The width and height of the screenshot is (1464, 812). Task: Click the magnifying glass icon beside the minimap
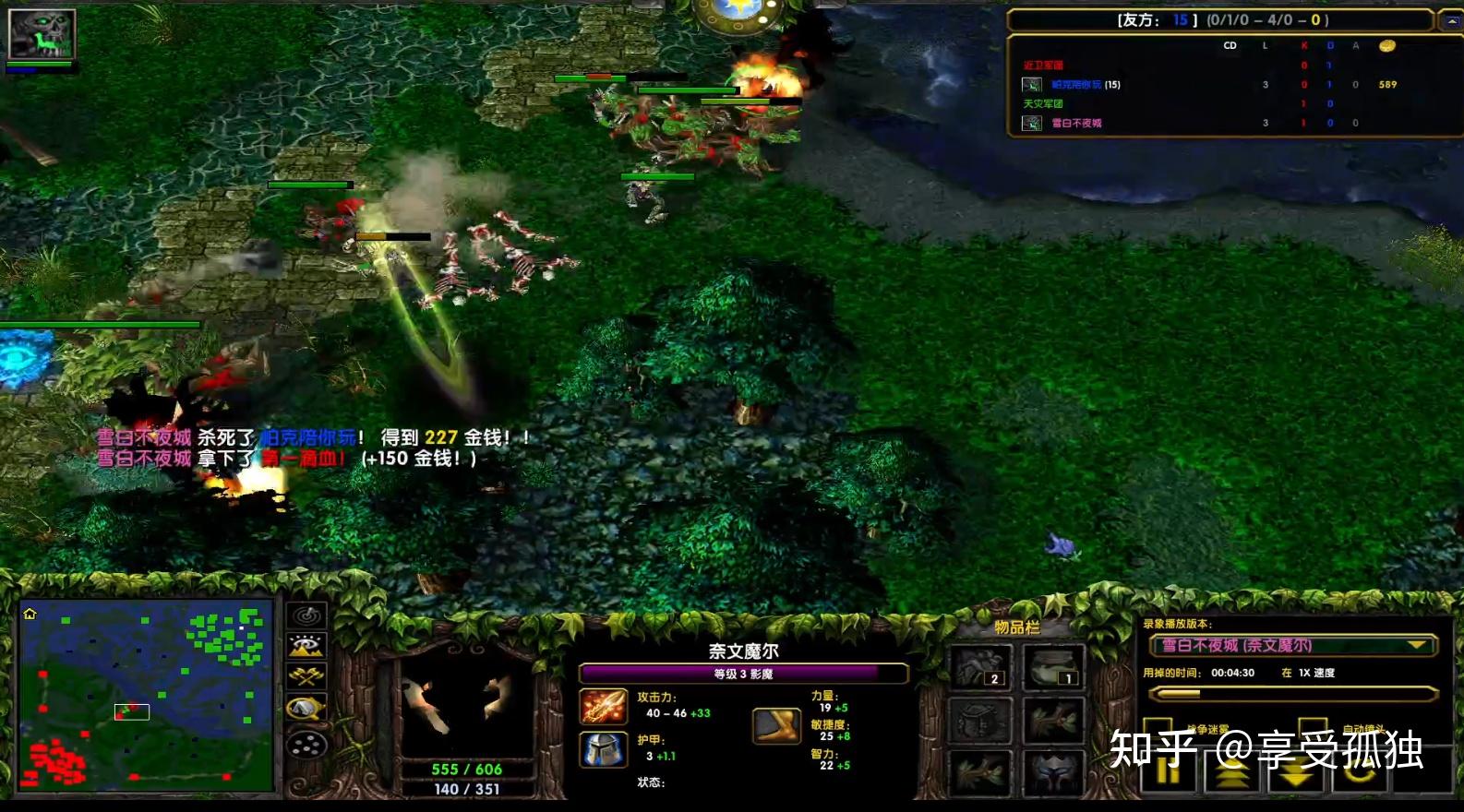point(306,706)
